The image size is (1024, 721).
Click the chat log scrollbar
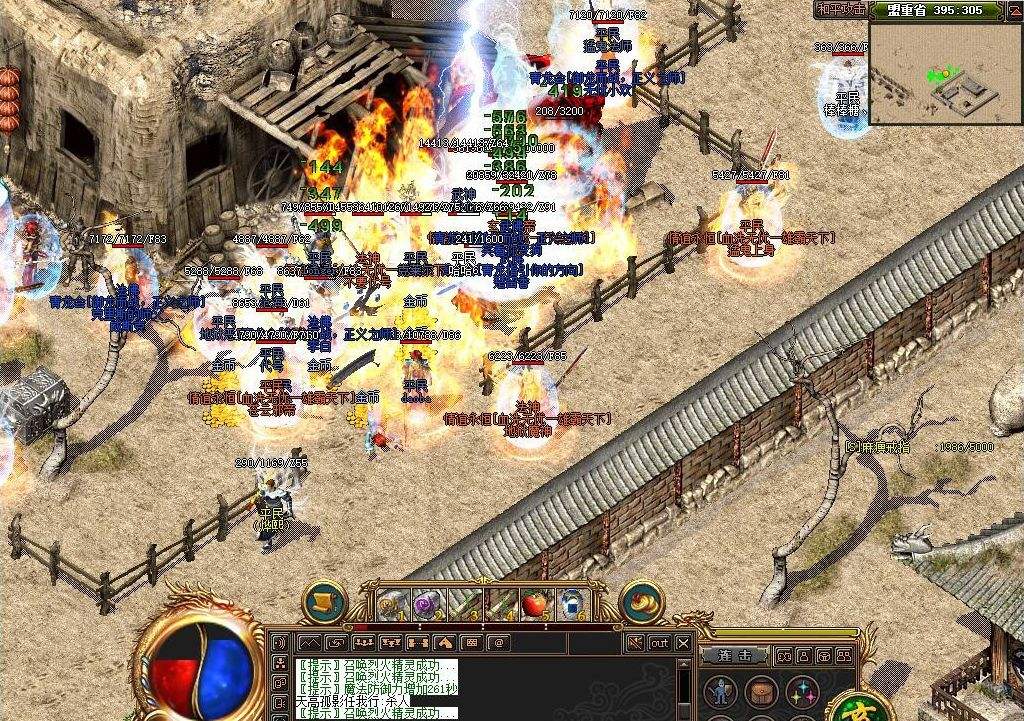pos(684,685)
